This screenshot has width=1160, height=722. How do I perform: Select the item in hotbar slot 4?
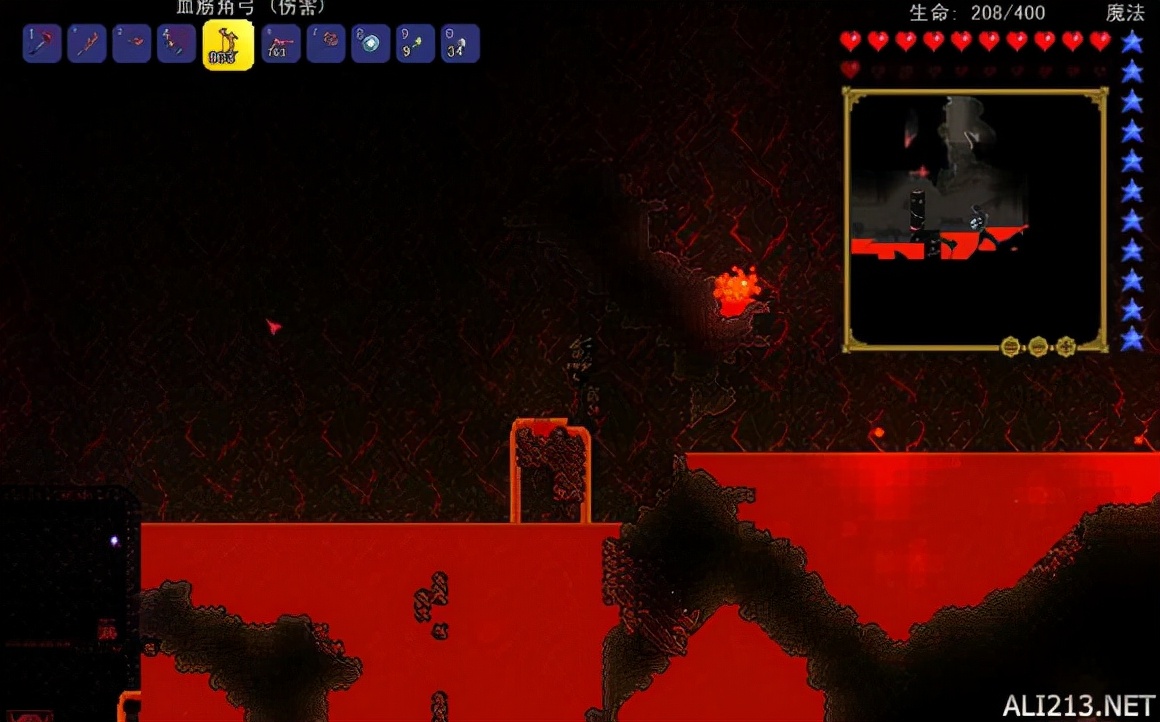tap(176, 44)
